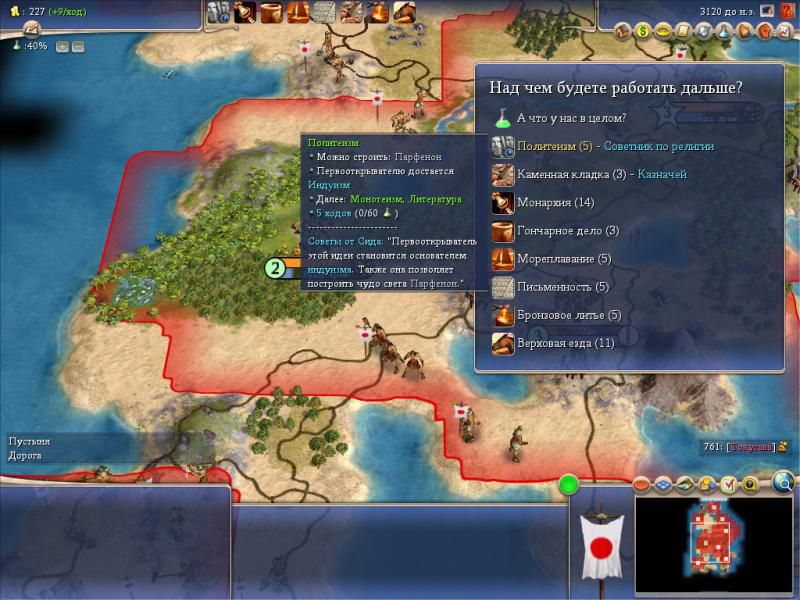Research Гончарное дело next
Viewport: 800px width, 600px height.
pos(558,230)
